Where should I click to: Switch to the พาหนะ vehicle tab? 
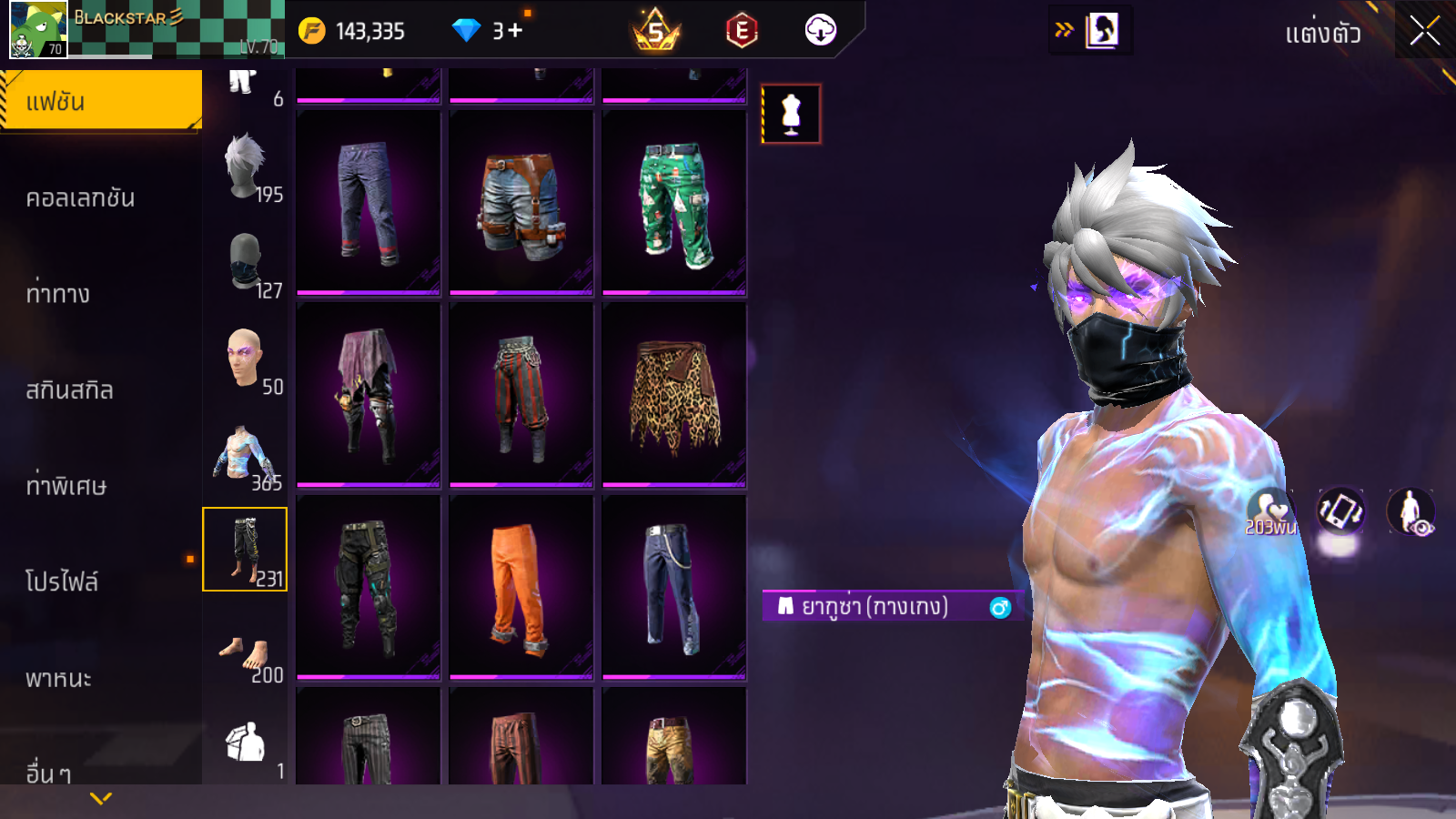(x=59, y=678)
